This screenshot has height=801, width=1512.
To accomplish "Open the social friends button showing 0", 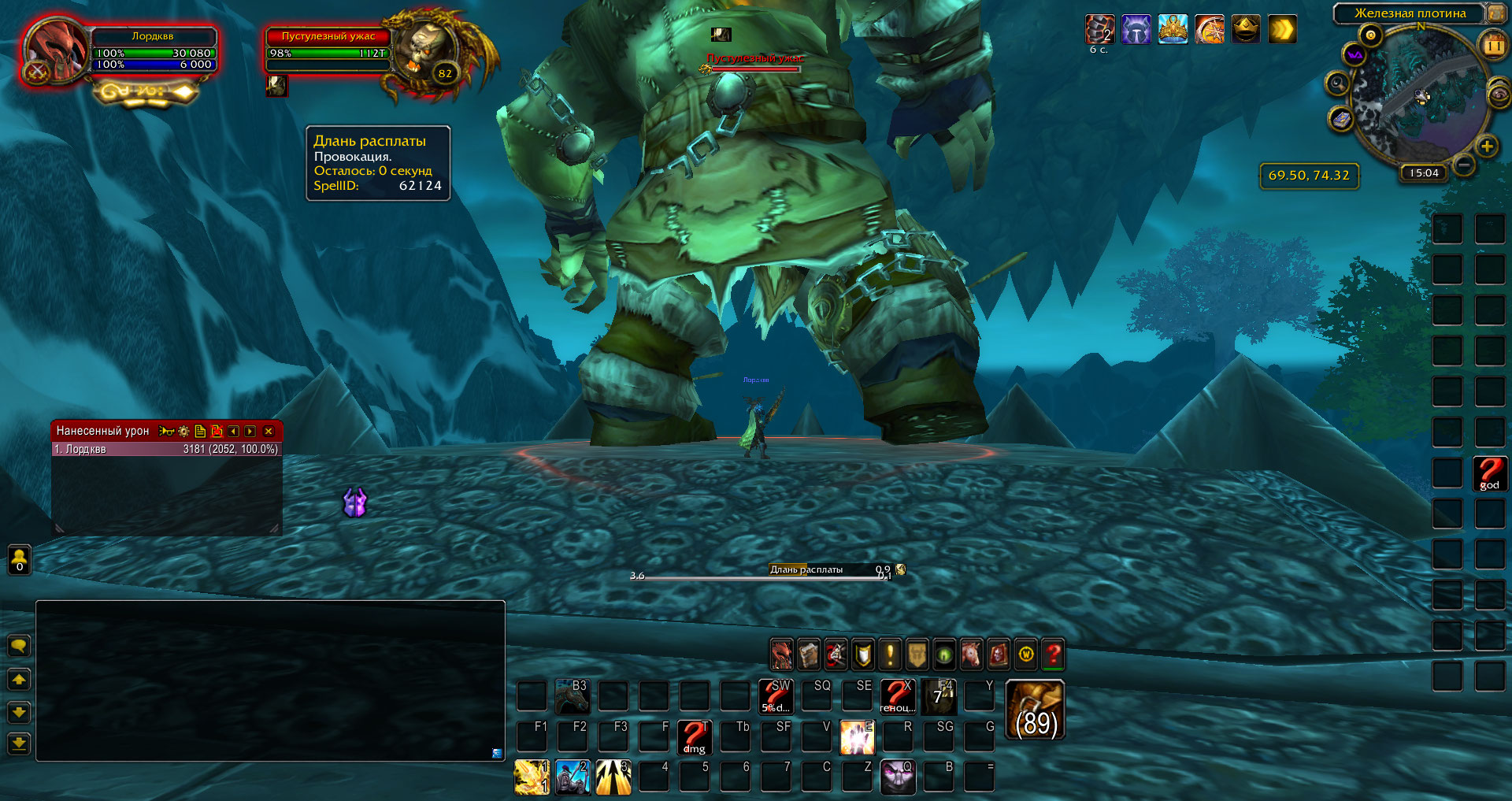I will pyautogui.click(x=20, y=560).
